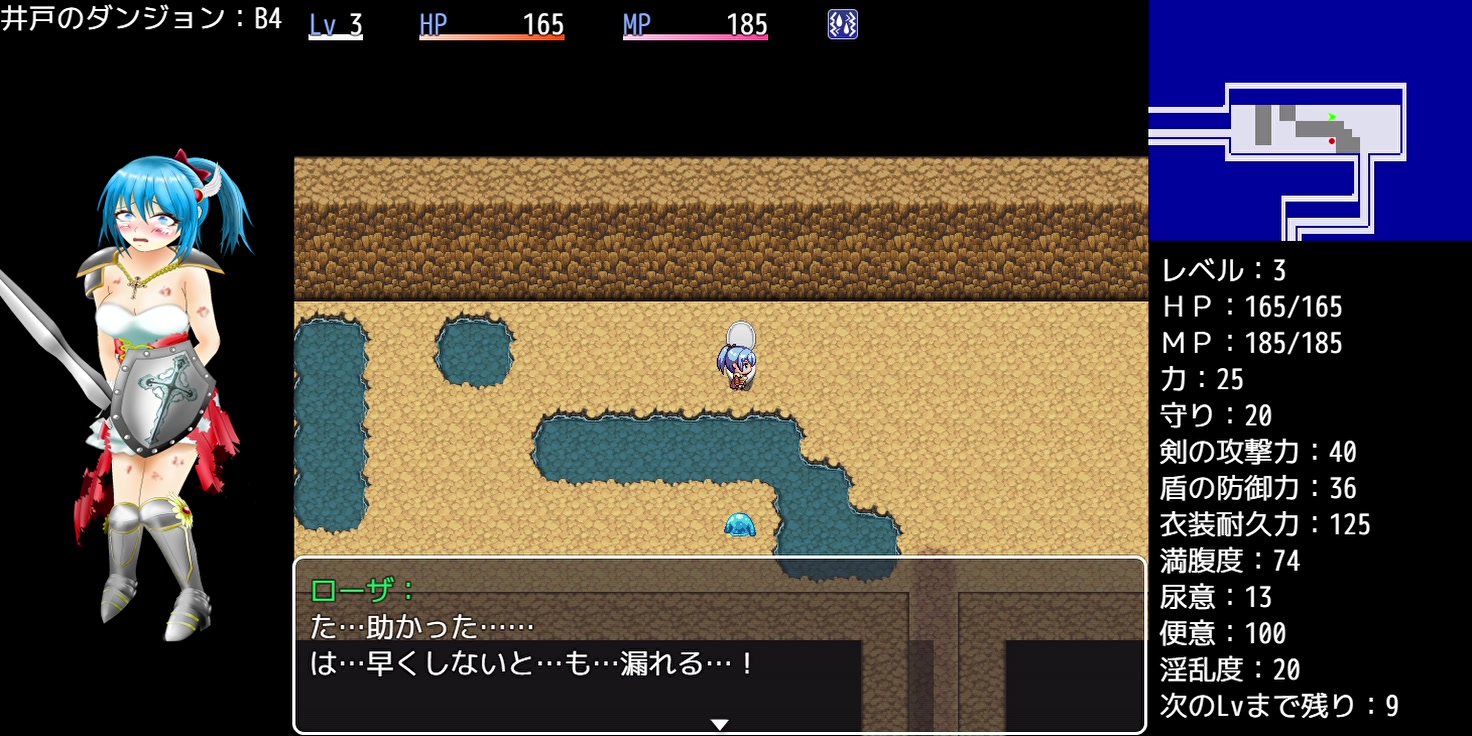Advance dialogue with the white arrow indicator

[x=719, y=724]
